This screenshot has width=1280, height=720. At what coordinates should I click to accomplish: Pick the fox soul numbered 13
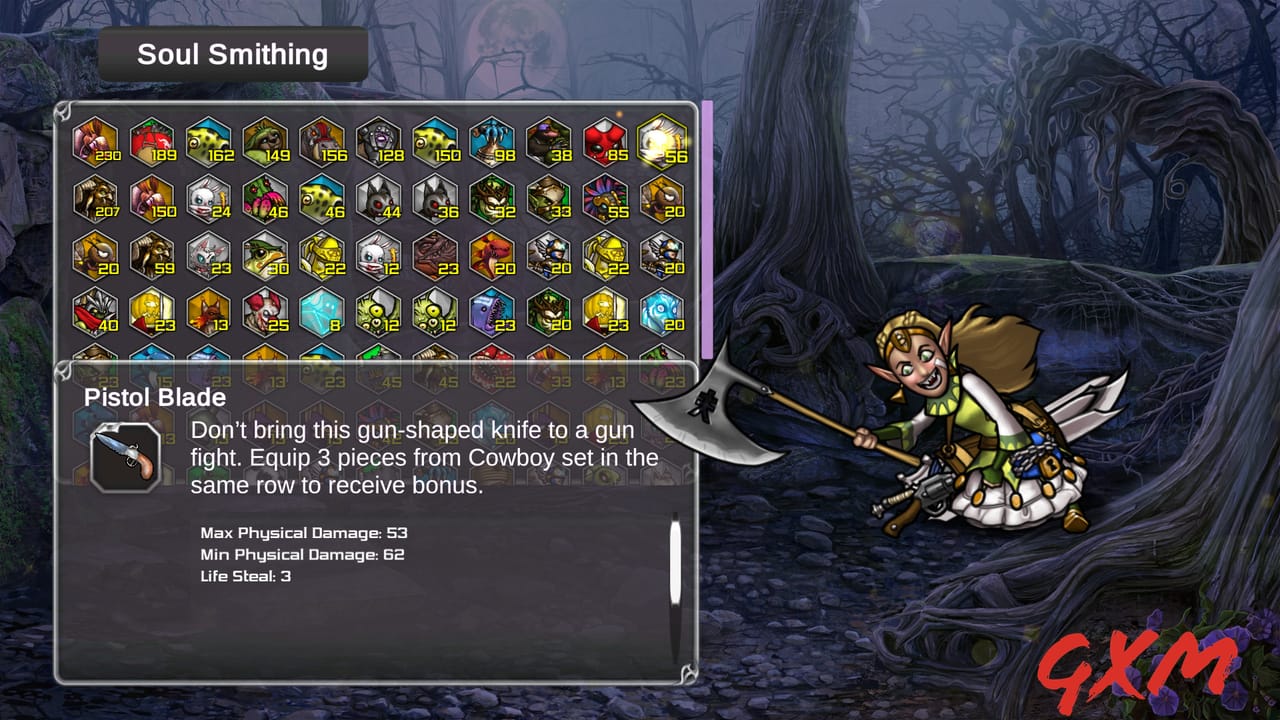(209, 311)
